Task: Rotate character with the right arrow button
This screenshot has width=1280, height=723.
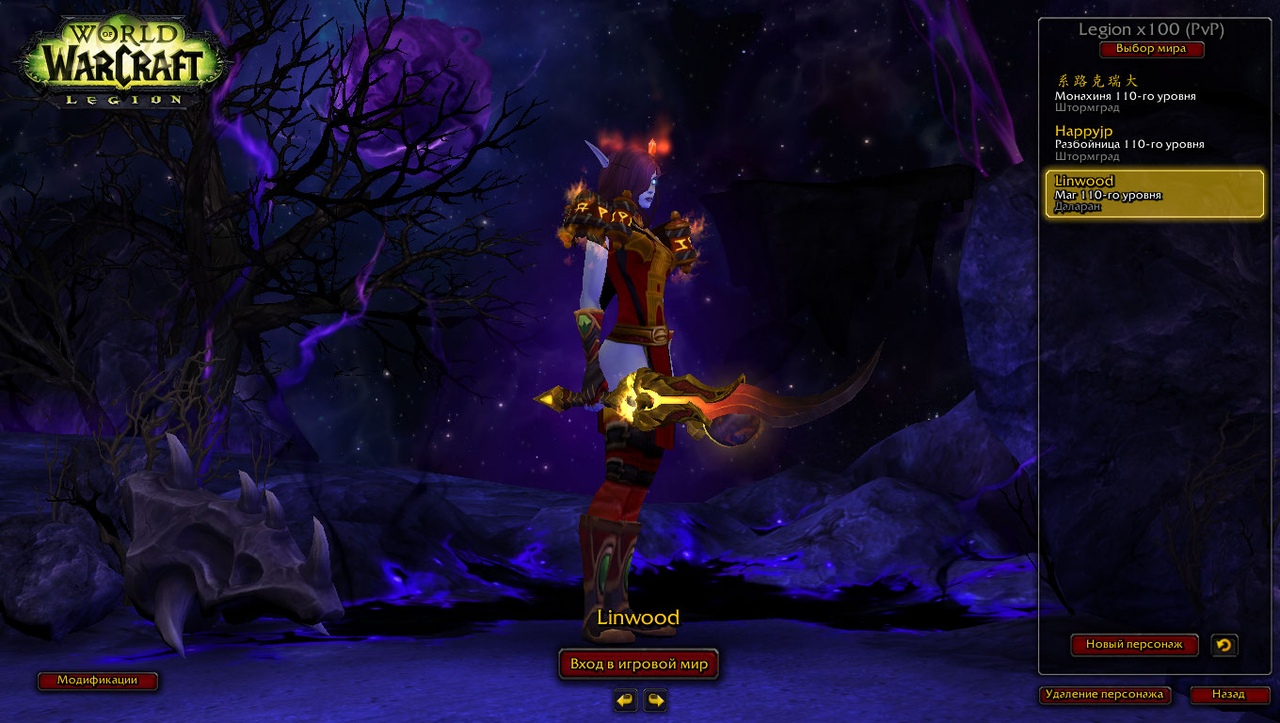Action: tap(655, 700)
